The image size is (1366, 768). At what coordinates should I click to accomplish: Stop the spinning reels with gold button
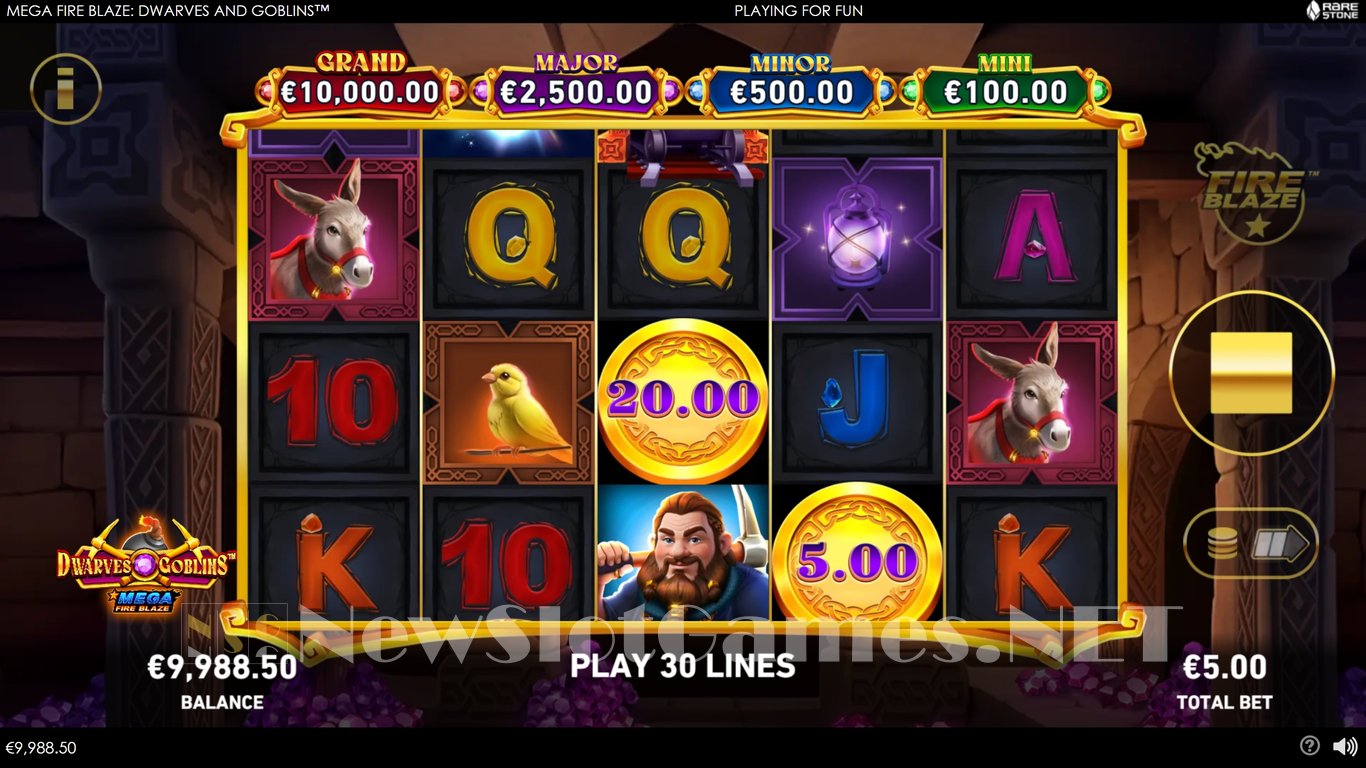pyautogui.click(x=1251, y=373)
